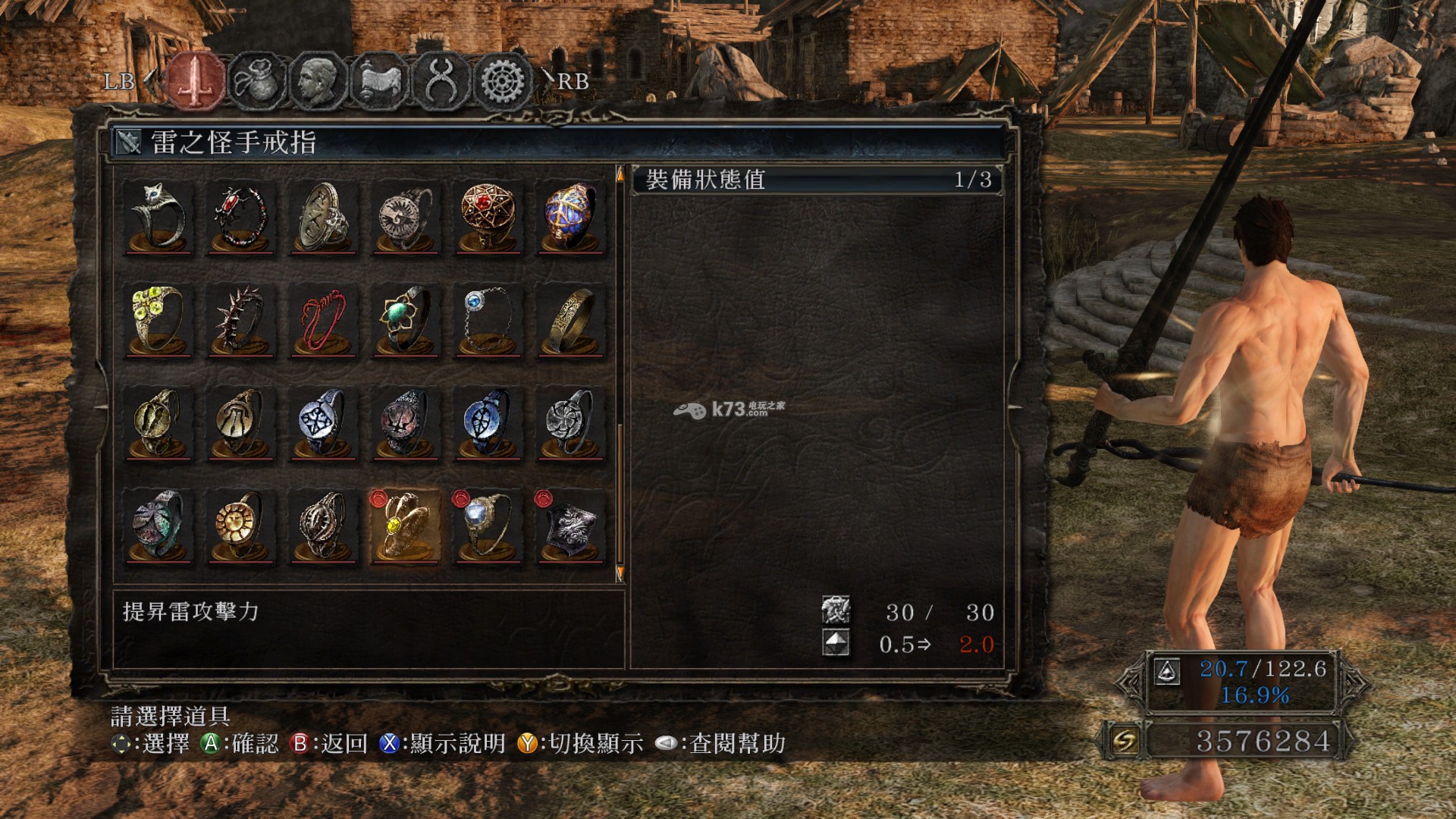Open the character head status tab
1456x819 pixels.
tap(318, 80)
